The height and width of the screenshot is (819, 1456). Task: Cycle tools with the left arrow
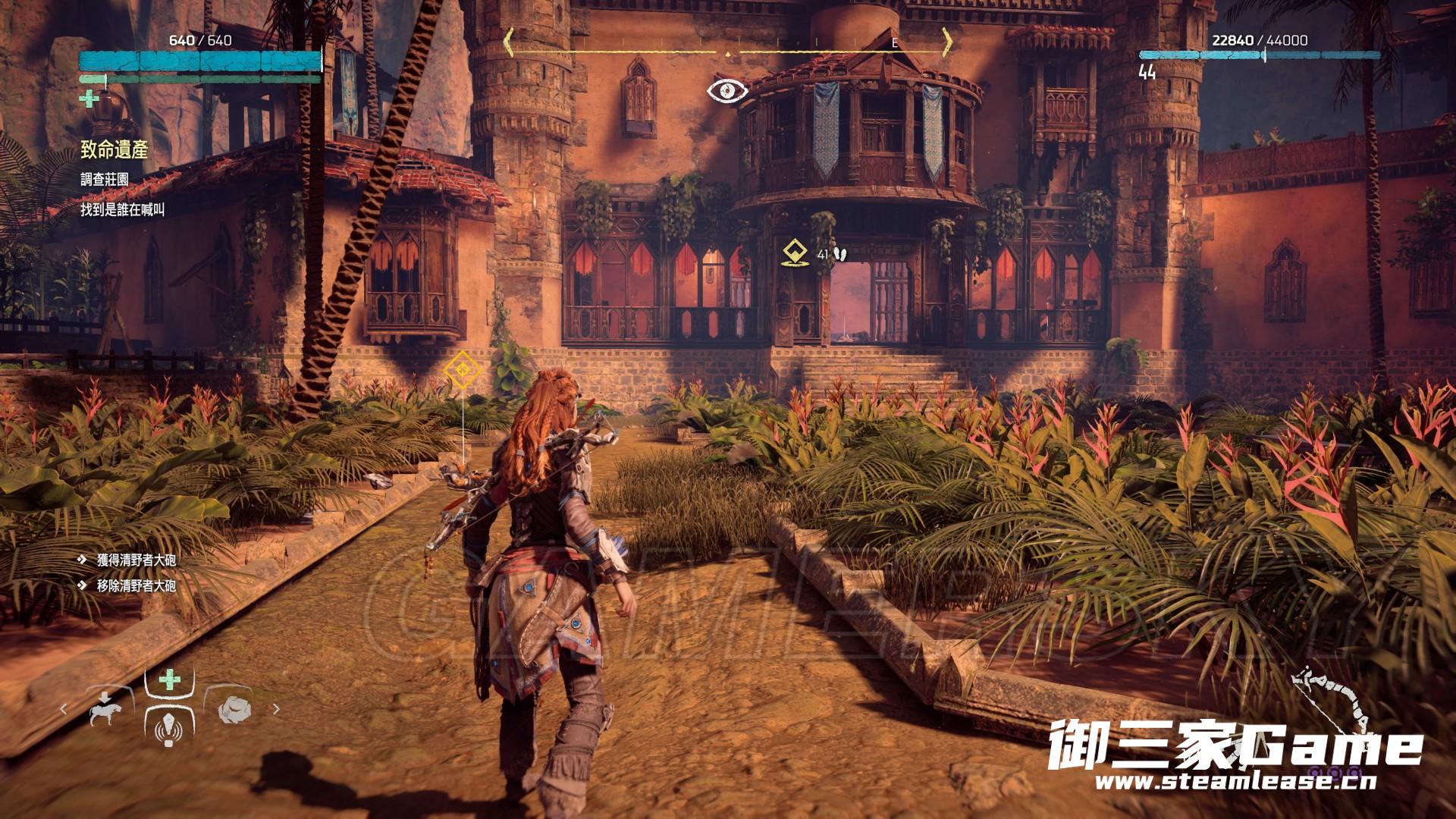tap(64, 710)
